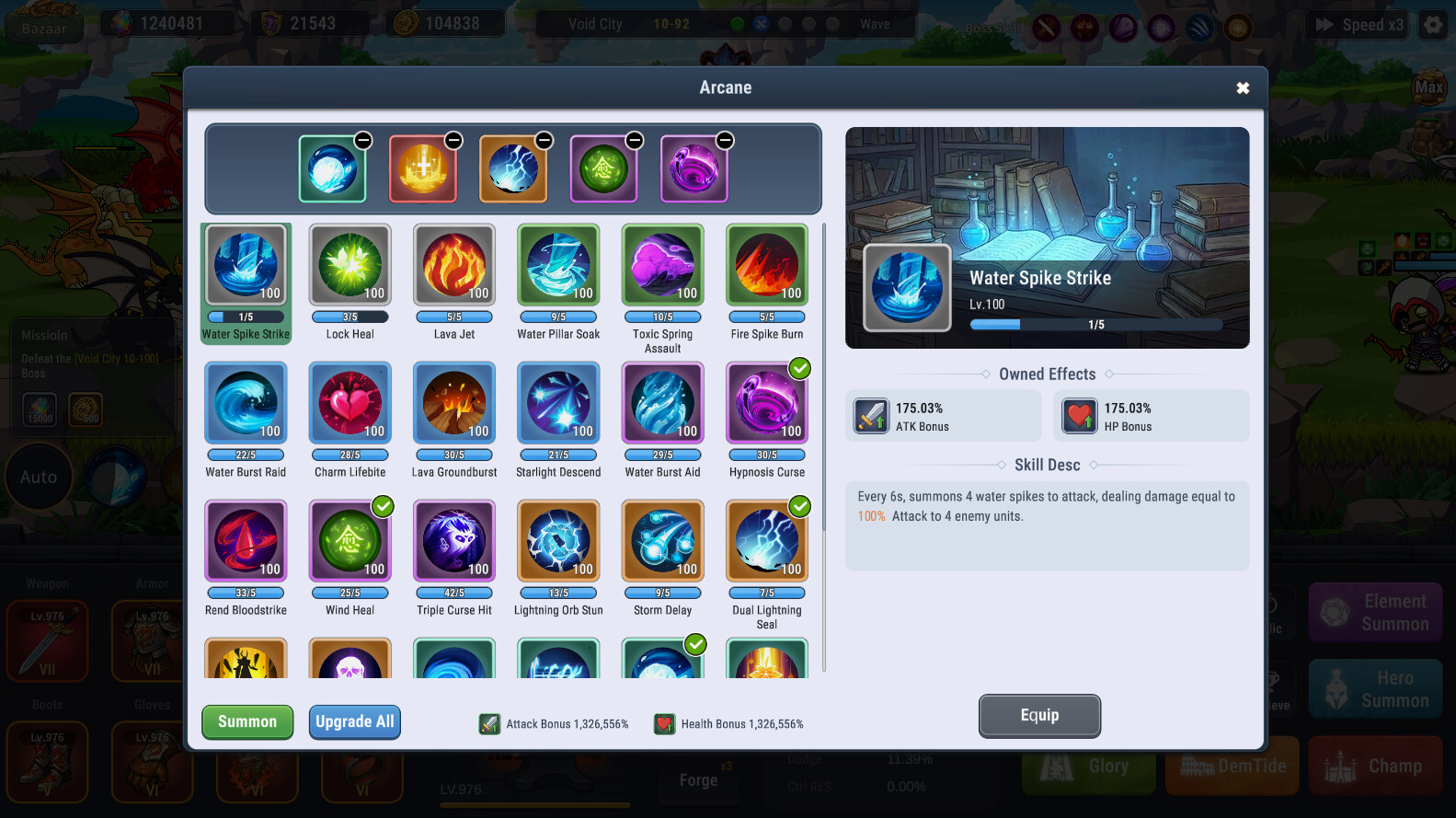Select the Water Spike Strike skill icon
1456x818 pixels.
coord(246,265)
